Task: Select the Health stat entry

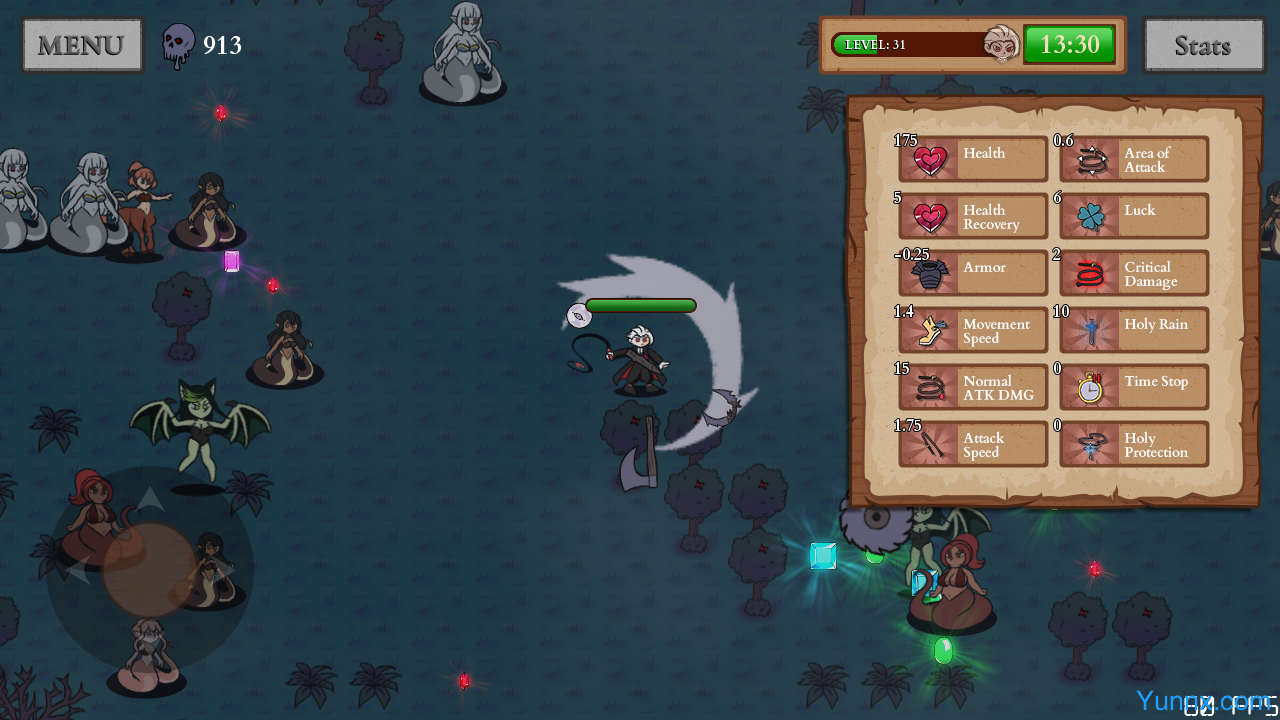Action: tap(973, 159)
